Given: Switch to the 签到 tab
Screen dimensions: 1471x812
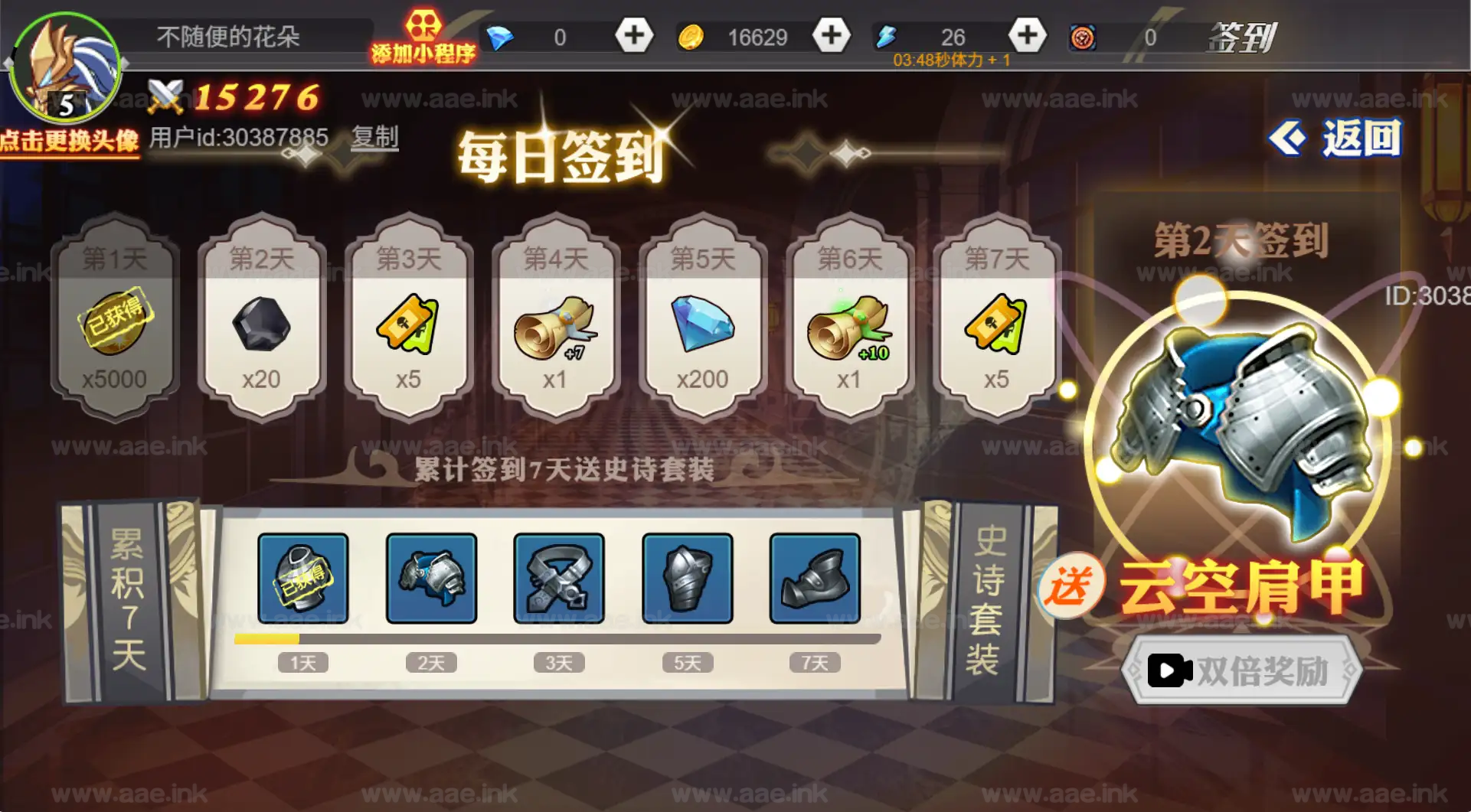Looking at the screenshot, I should 1242,37.
